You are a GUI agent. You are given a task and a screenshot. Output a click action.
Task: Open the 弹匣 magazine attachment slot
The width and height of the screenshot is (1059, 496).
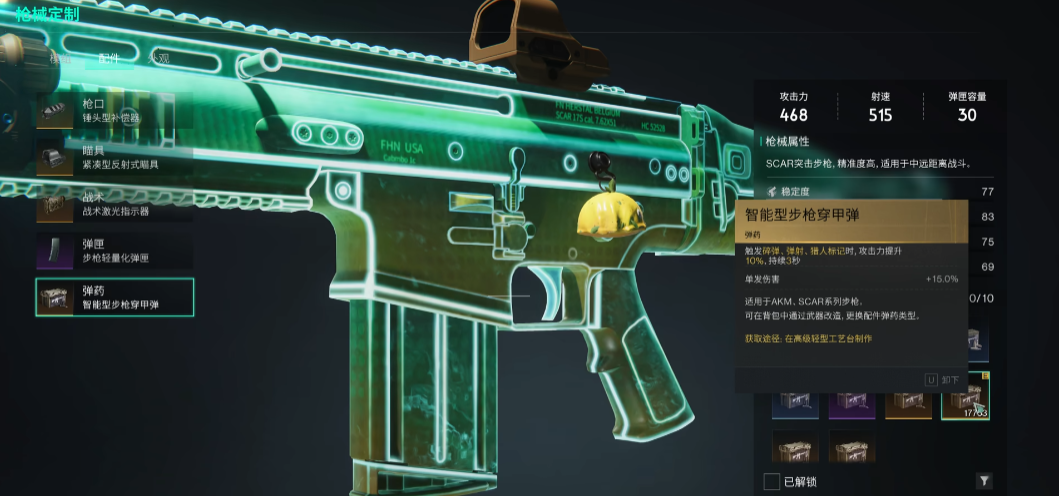pyautogui.click(x=113, y=250)
